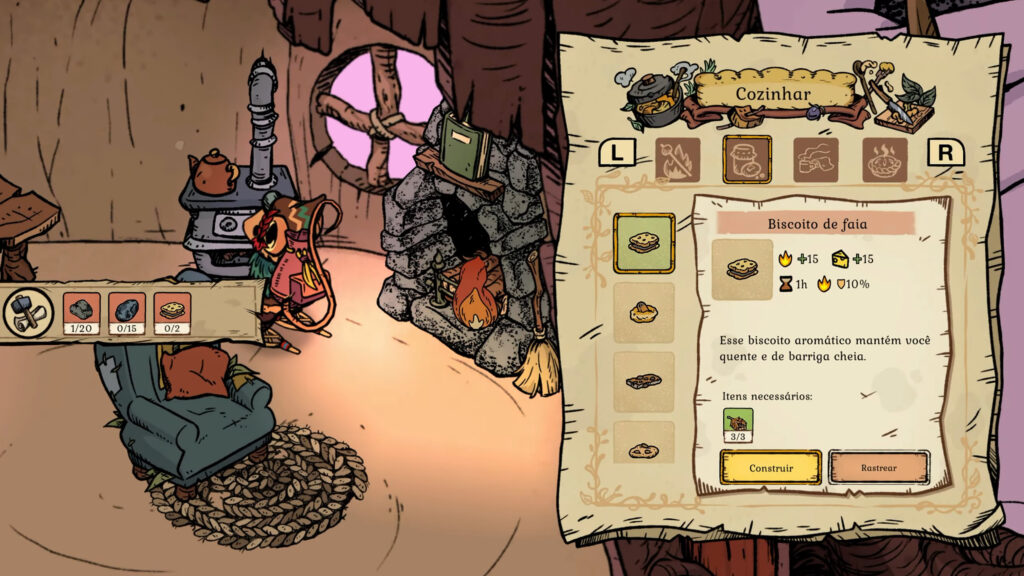This screenshot has width=1024, height=576.
Task: Switch to the campfire skewer cooking tab
Action: [x=678, y=160]
